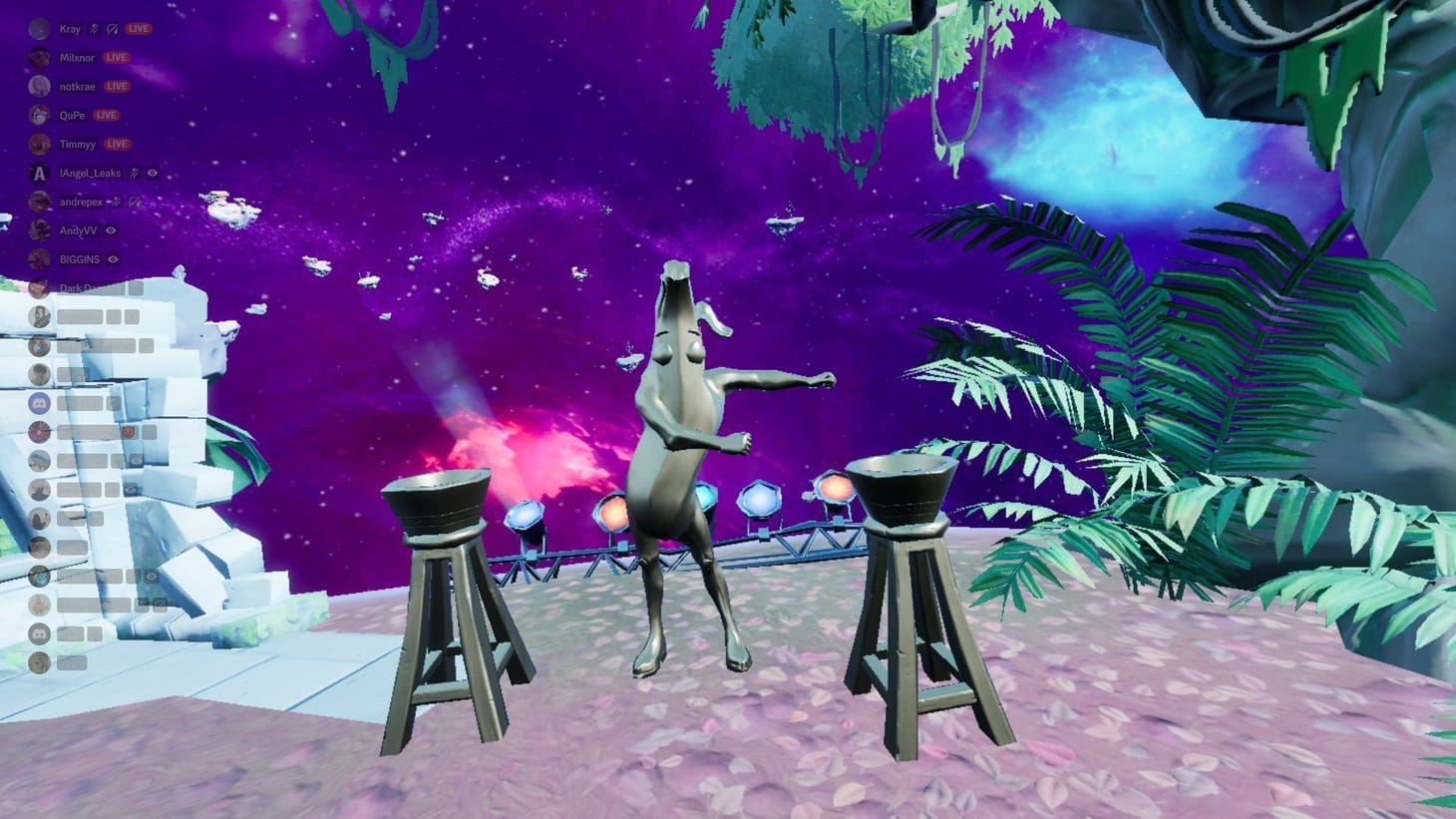1456x819 pixels.
Task: Select Milxnor's profile avatar
Action: tap(38, 58)
